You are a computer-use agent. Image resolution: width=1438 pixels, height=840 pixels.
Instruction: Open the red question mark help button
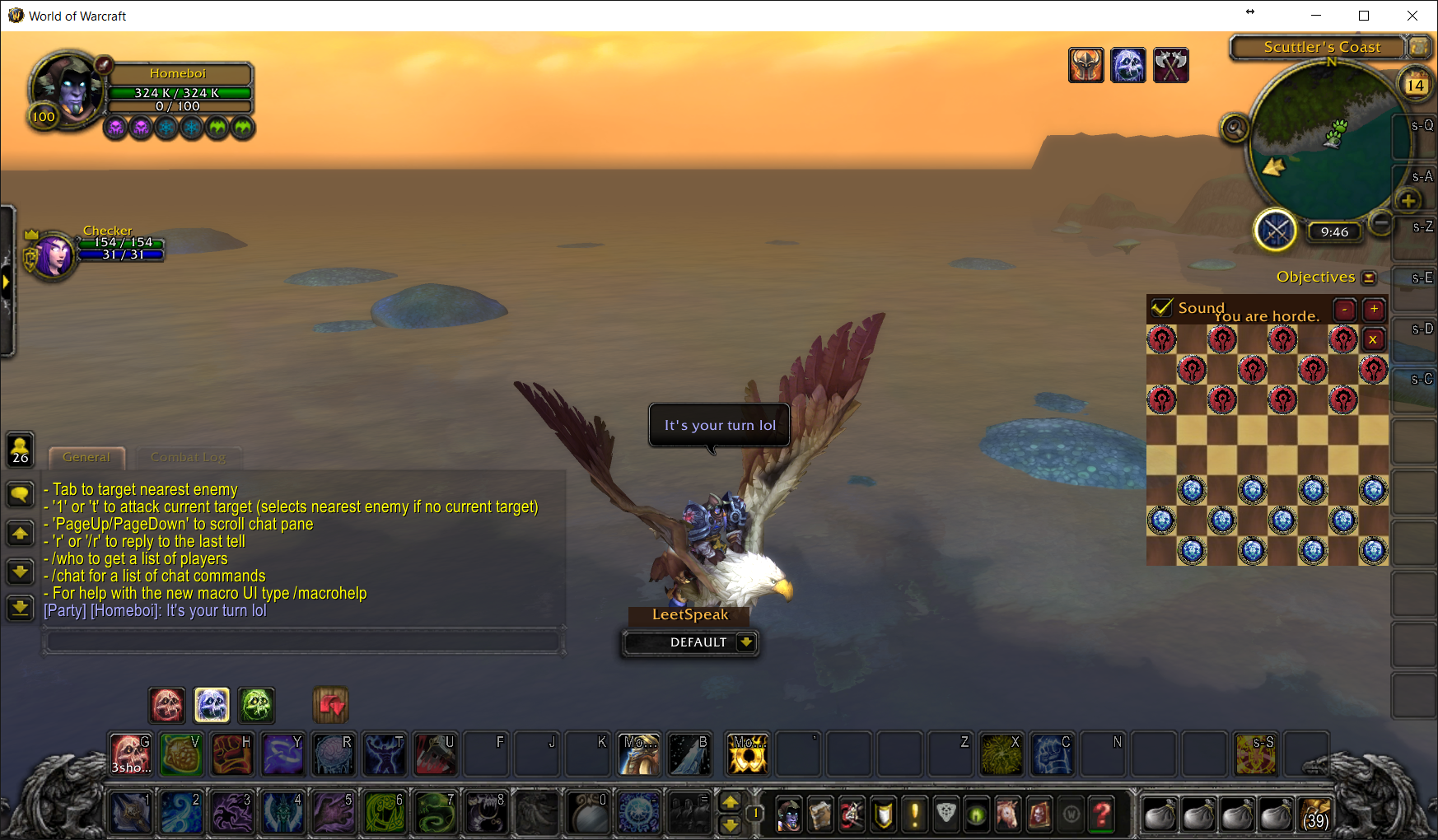pos(1102,815)
